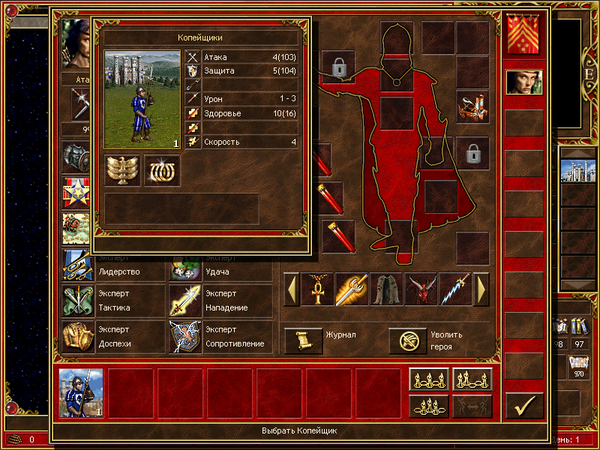Confirm with the gold checkmark button
Screen dimensions: 600x450
[x=524, y=404]
